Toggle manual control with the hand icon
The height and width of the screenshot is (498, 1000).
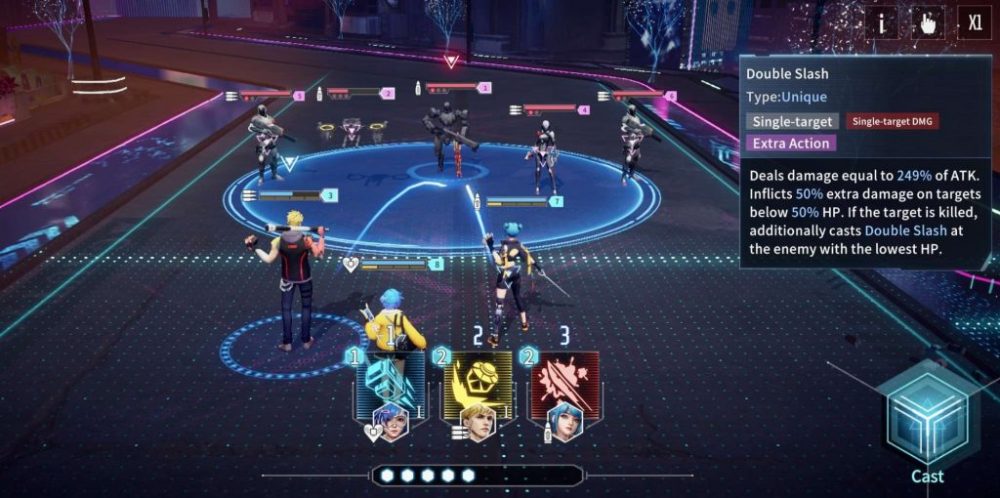click(927, 23)
